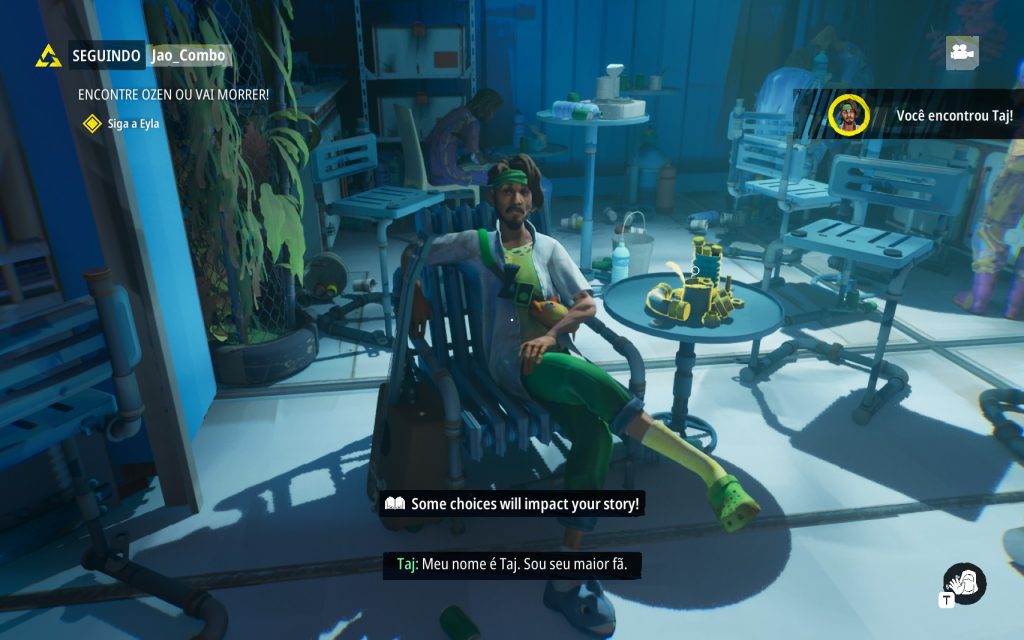Click the camera icon in the corner
Viewport: 1024px width, 640px height.
(x=962, y=52)
